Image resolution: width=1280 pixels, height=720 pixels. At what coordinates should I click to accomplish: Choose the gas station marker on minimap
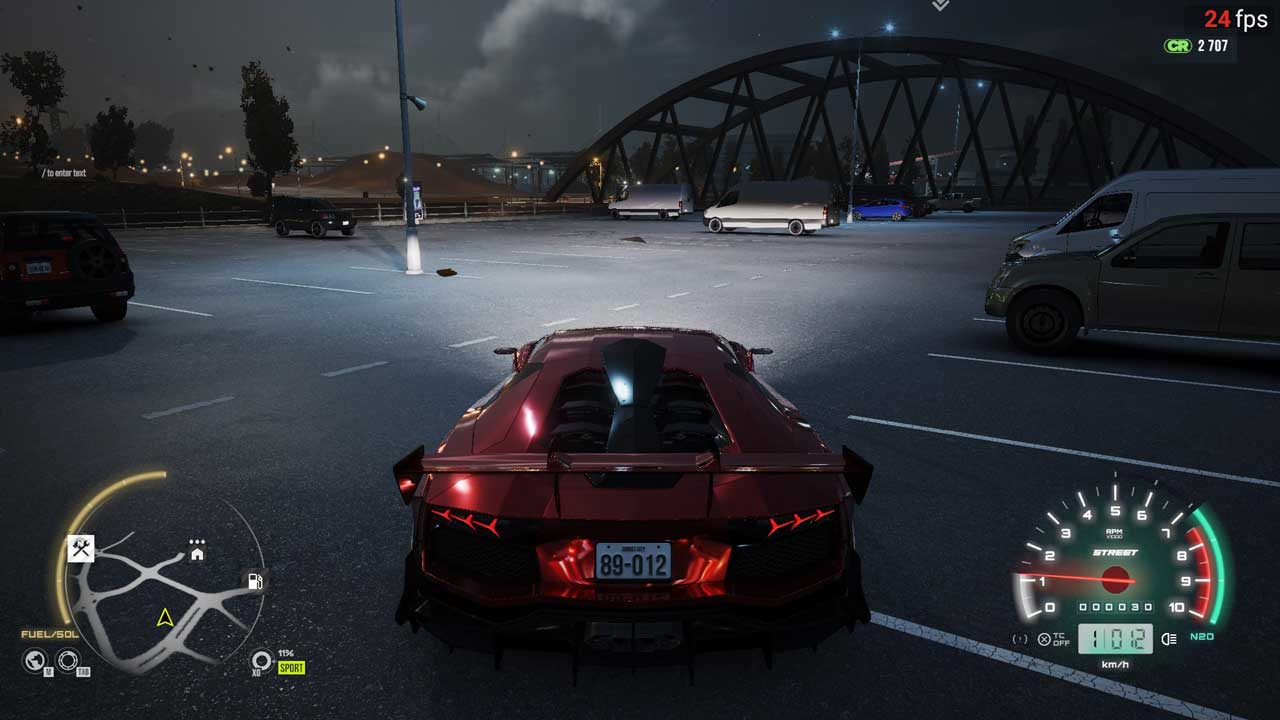pos(255,581)
